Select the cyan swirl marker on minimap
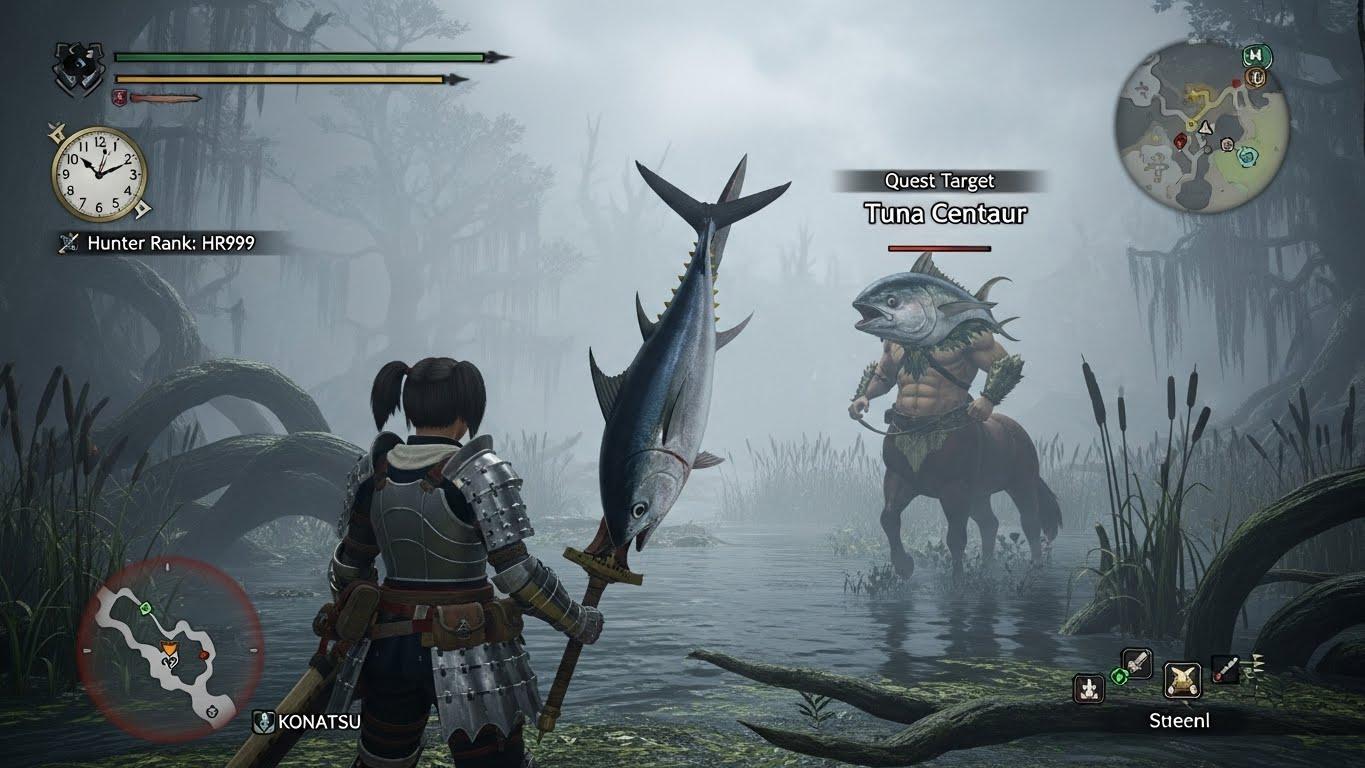 click(1247, 155)
